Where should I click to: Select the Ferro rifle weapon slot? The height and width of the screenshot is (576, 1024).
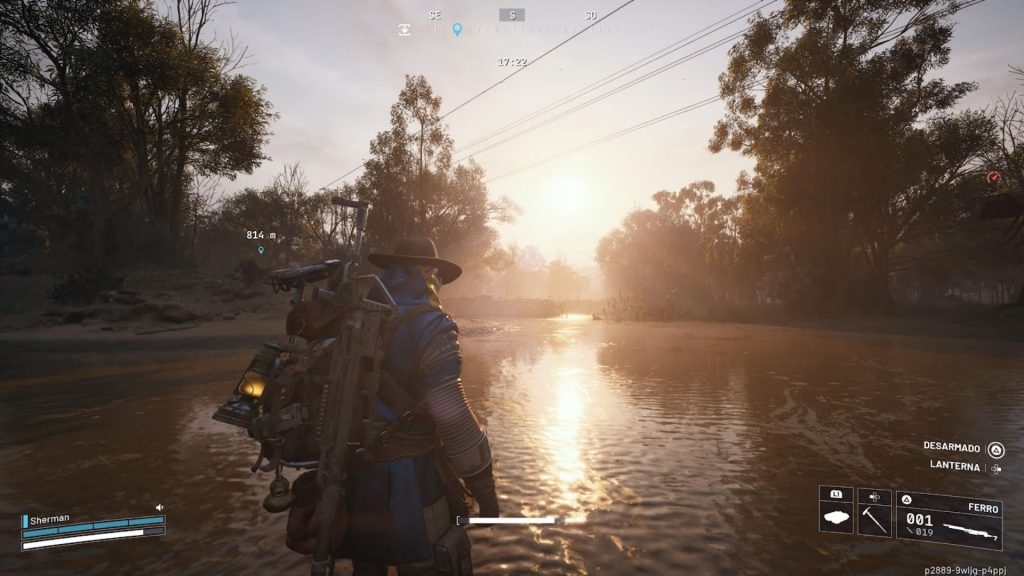click(x=949, y=520)
